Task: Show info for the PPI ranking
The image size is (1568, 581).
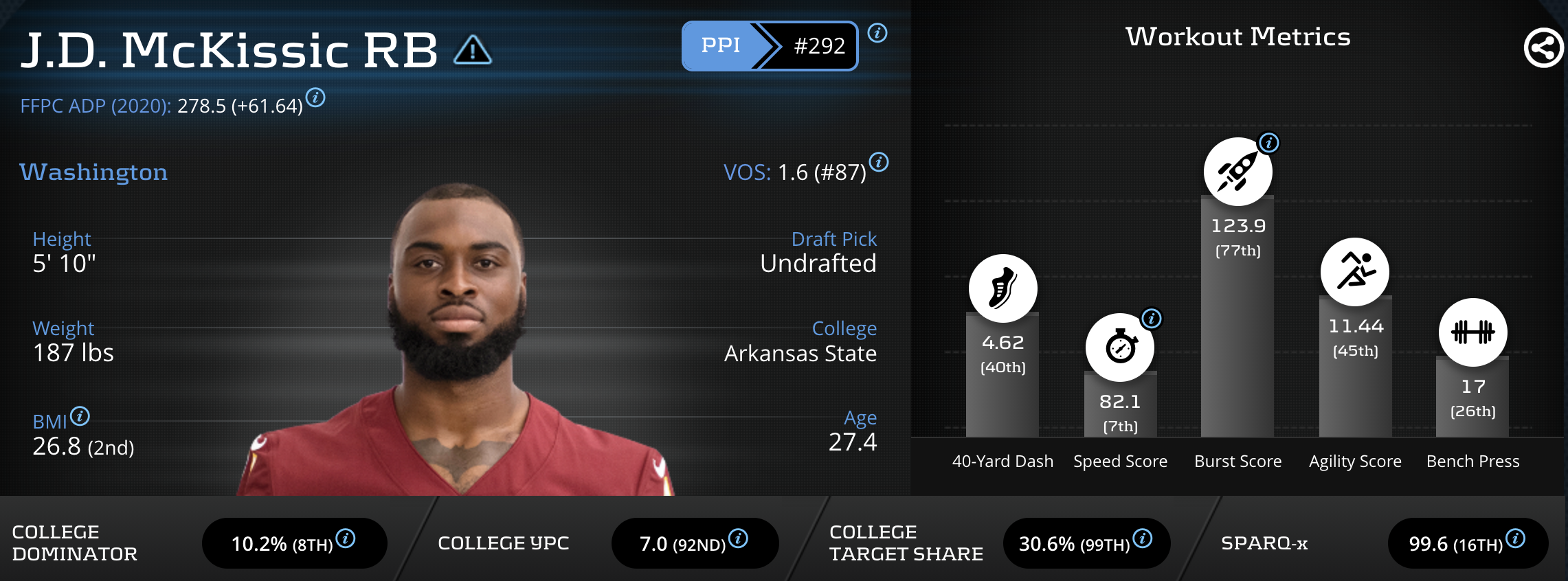Action: point(877,33)
